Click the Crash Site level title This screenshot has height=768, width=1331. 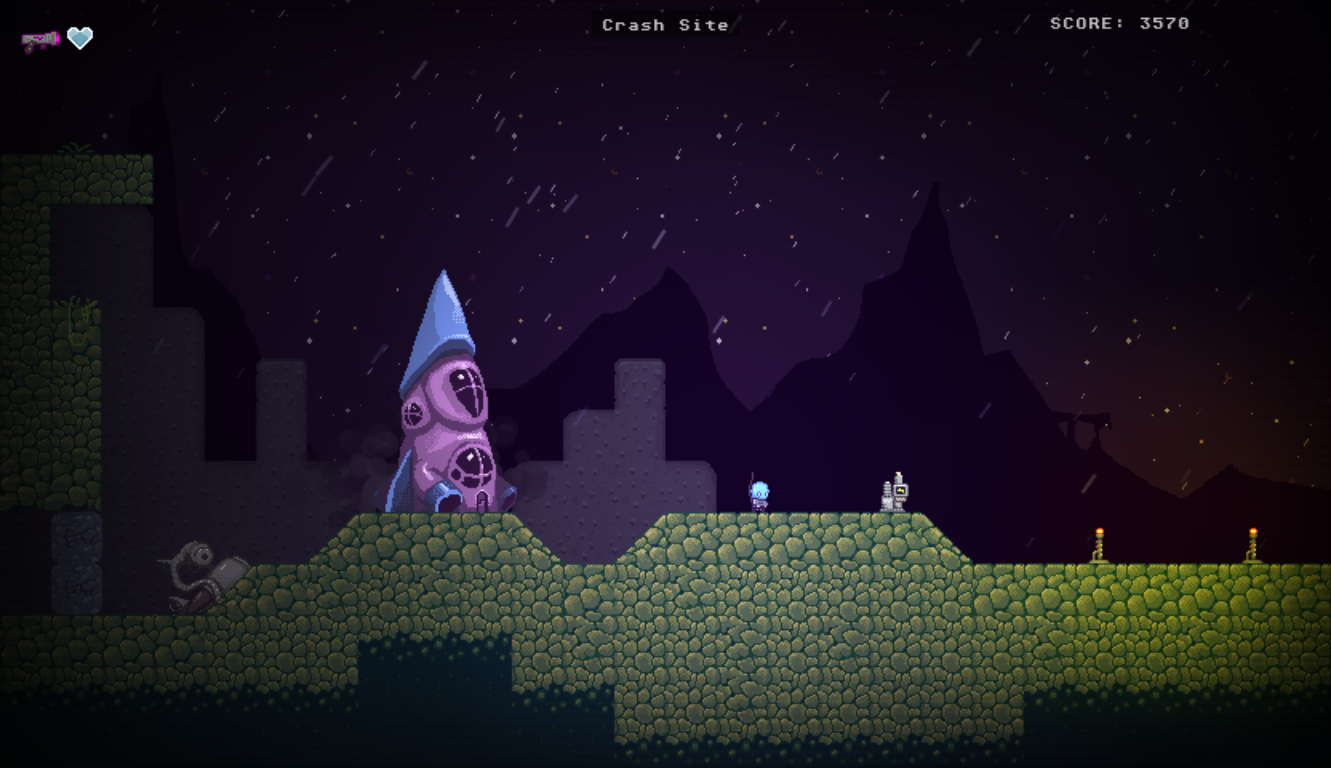[664, 25]
